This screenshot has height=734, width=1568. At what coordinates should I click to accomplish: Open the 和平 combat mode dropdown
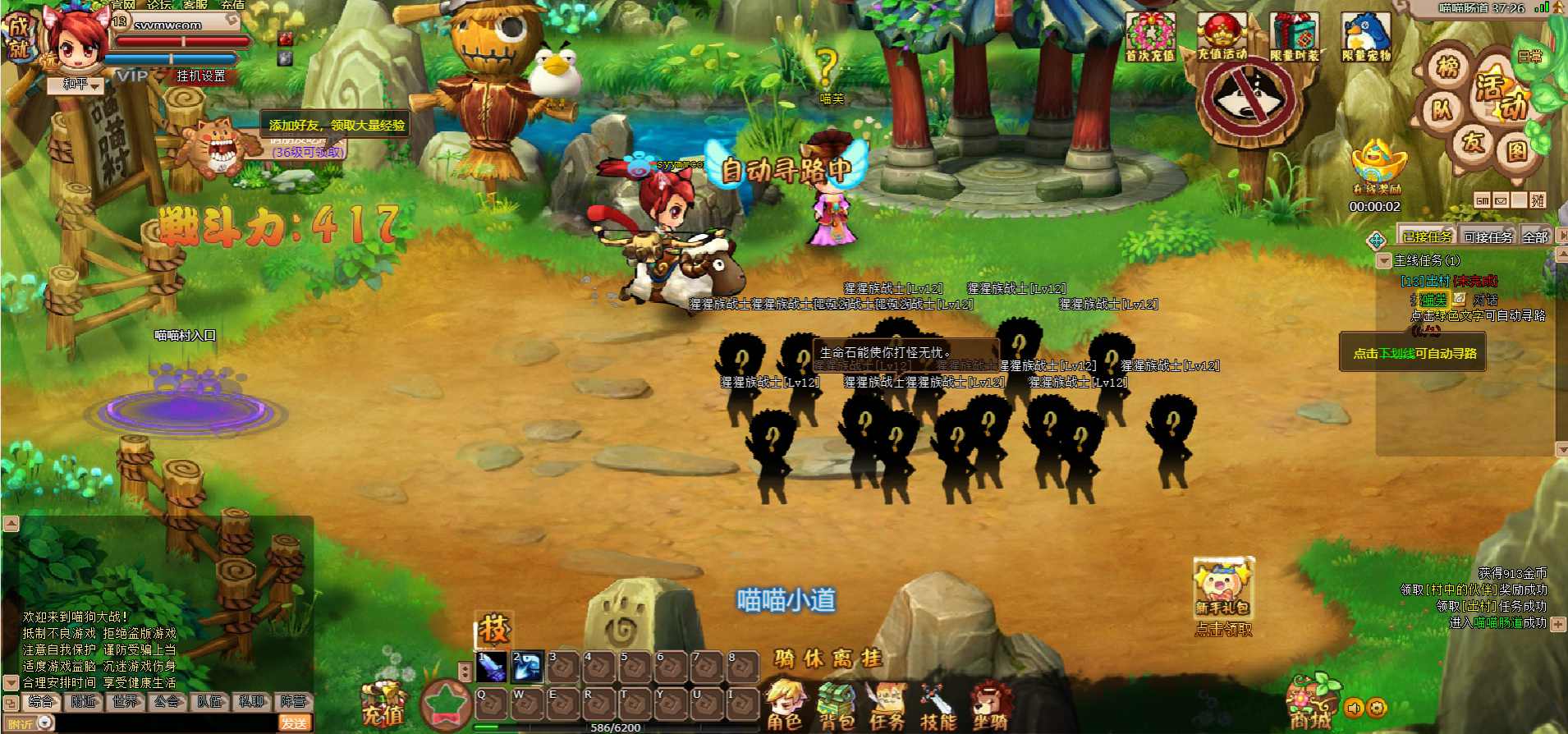tap(80, 85)
